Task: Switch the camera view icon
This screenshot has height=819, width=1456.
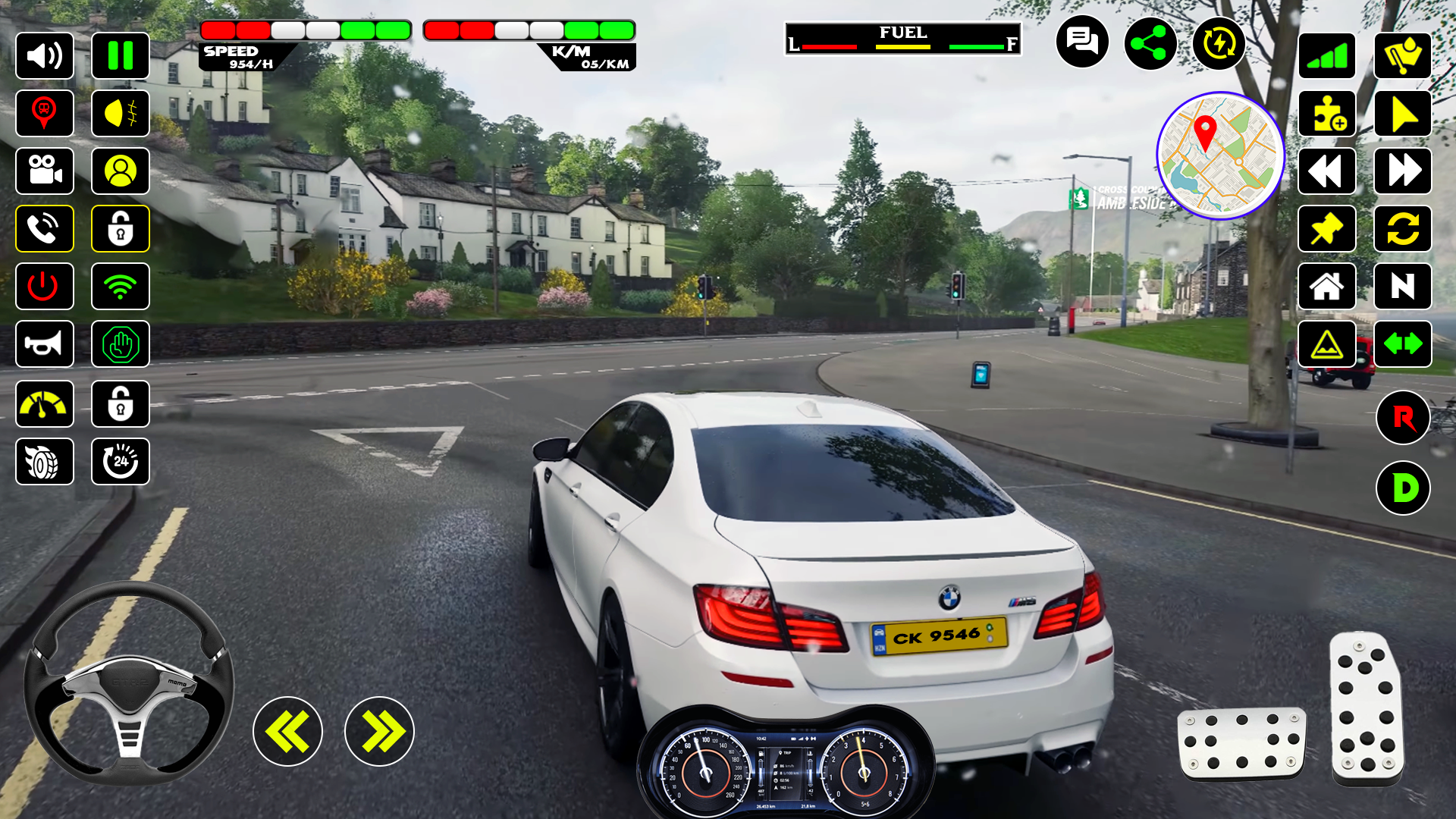Action: coord(45,171)
